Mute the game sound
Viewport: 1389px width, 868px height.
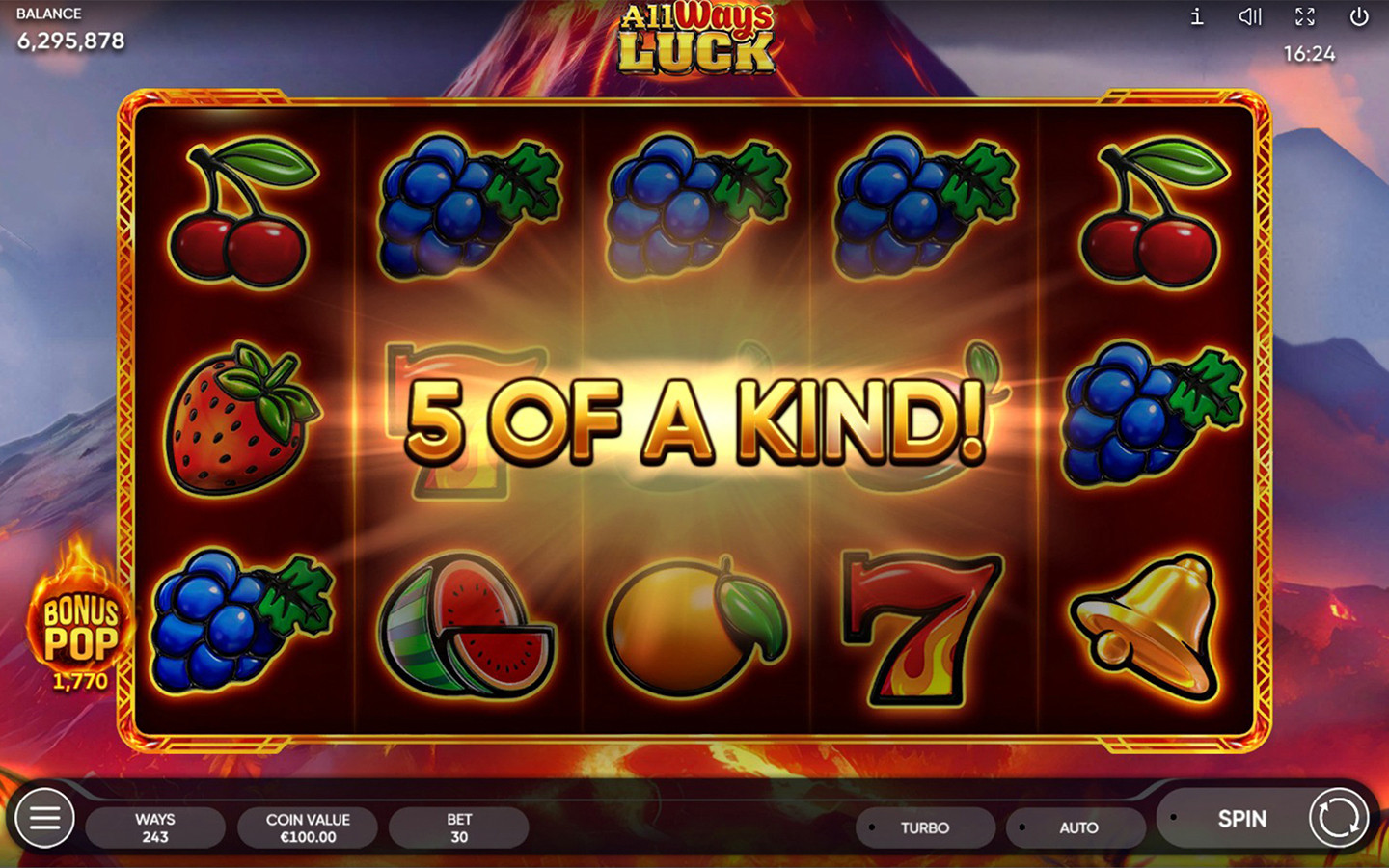click(x=1250, y=16)
